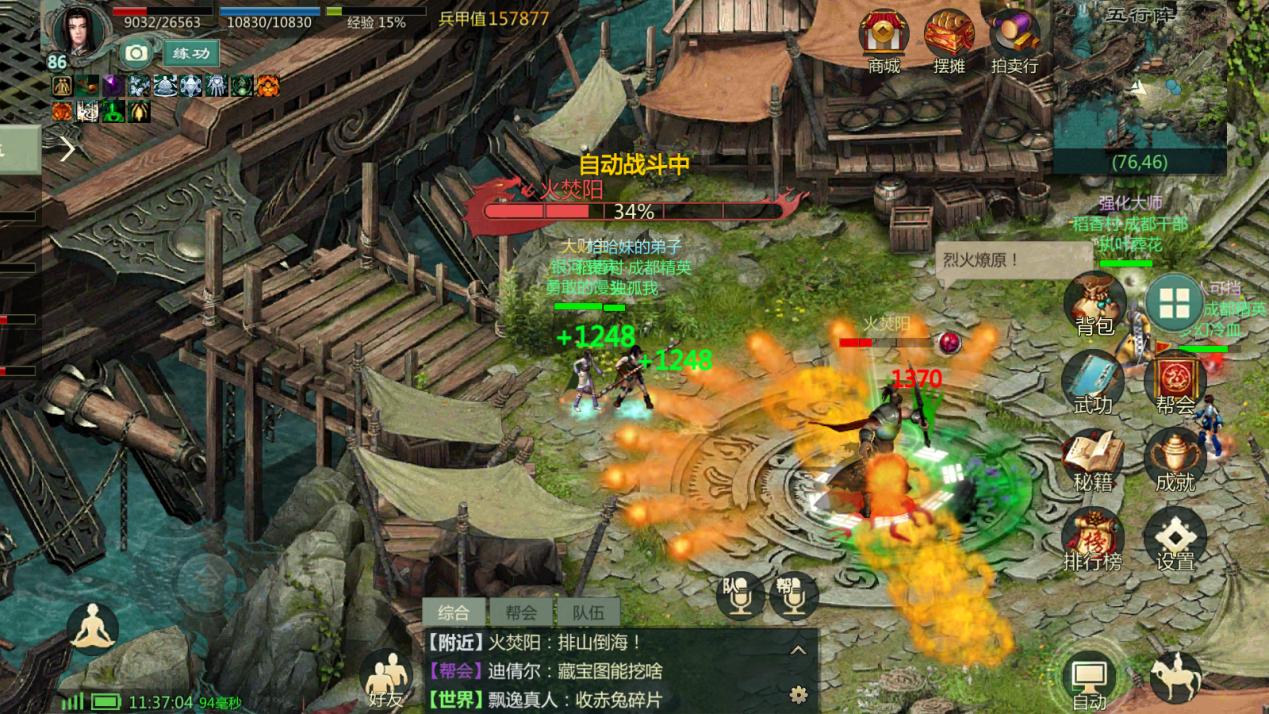Image resolution: width=1269 pixels, height=714 pixels.
Task: Open the 商城 shop
Action: click(883, 38)
